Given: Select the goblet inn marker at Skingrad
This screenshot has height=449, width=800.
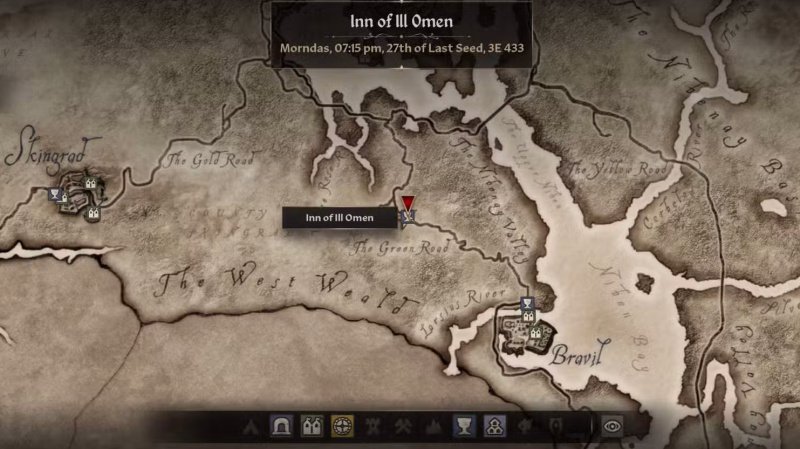Looking at the screenshot, I should point(56,194).
